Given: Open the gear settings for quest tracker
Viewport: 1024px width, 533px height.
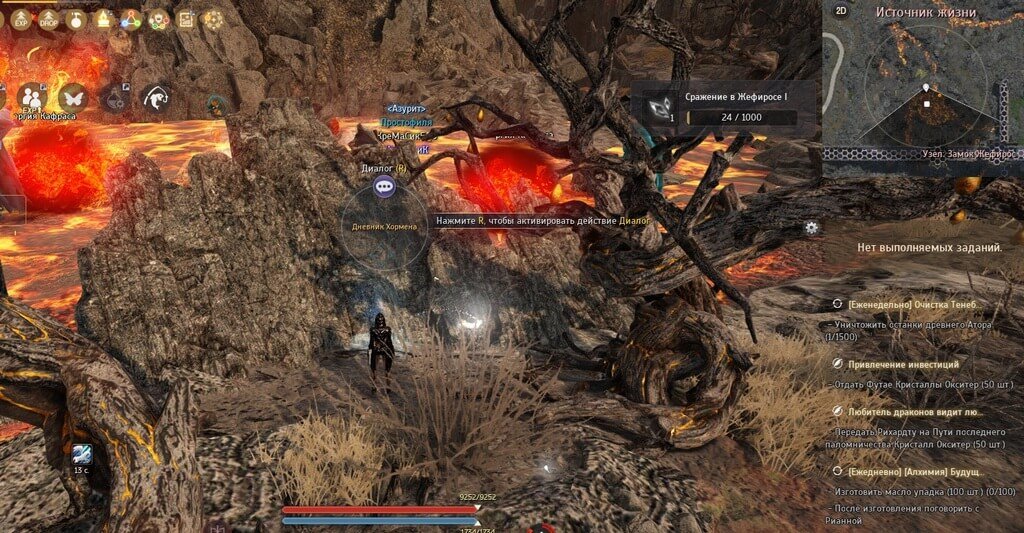Looking at the screenshot, I should pyautogui.click(x=811, y=227).
